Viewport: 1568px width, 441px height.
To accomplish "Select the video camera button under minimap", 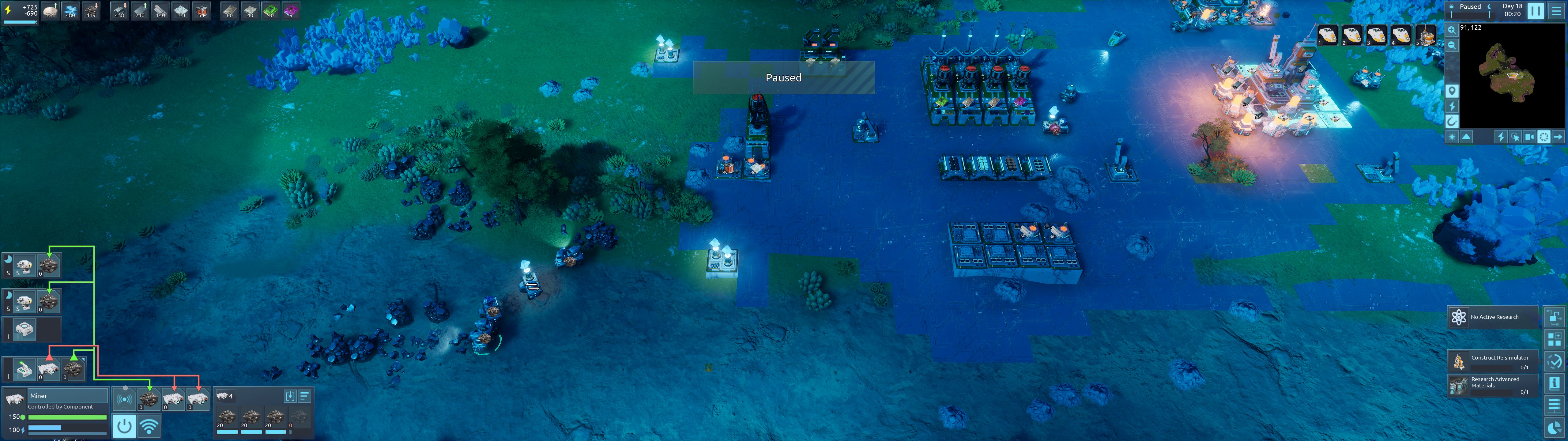I will tap(1529, 137).
